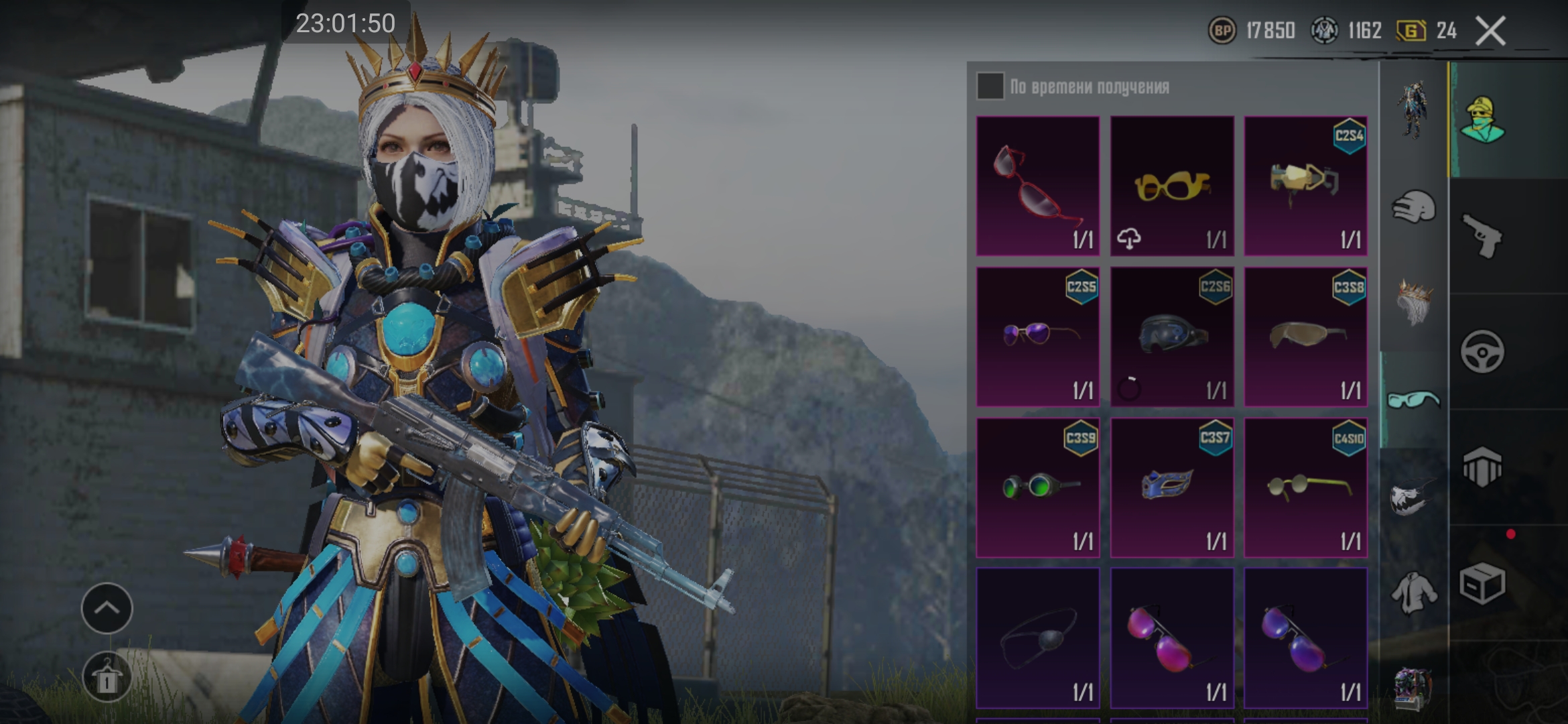The height and width of the screenshot is (724, 1568).
Task: Choose the yellow cat-eye glasses
Action: tap(1171, 186)
